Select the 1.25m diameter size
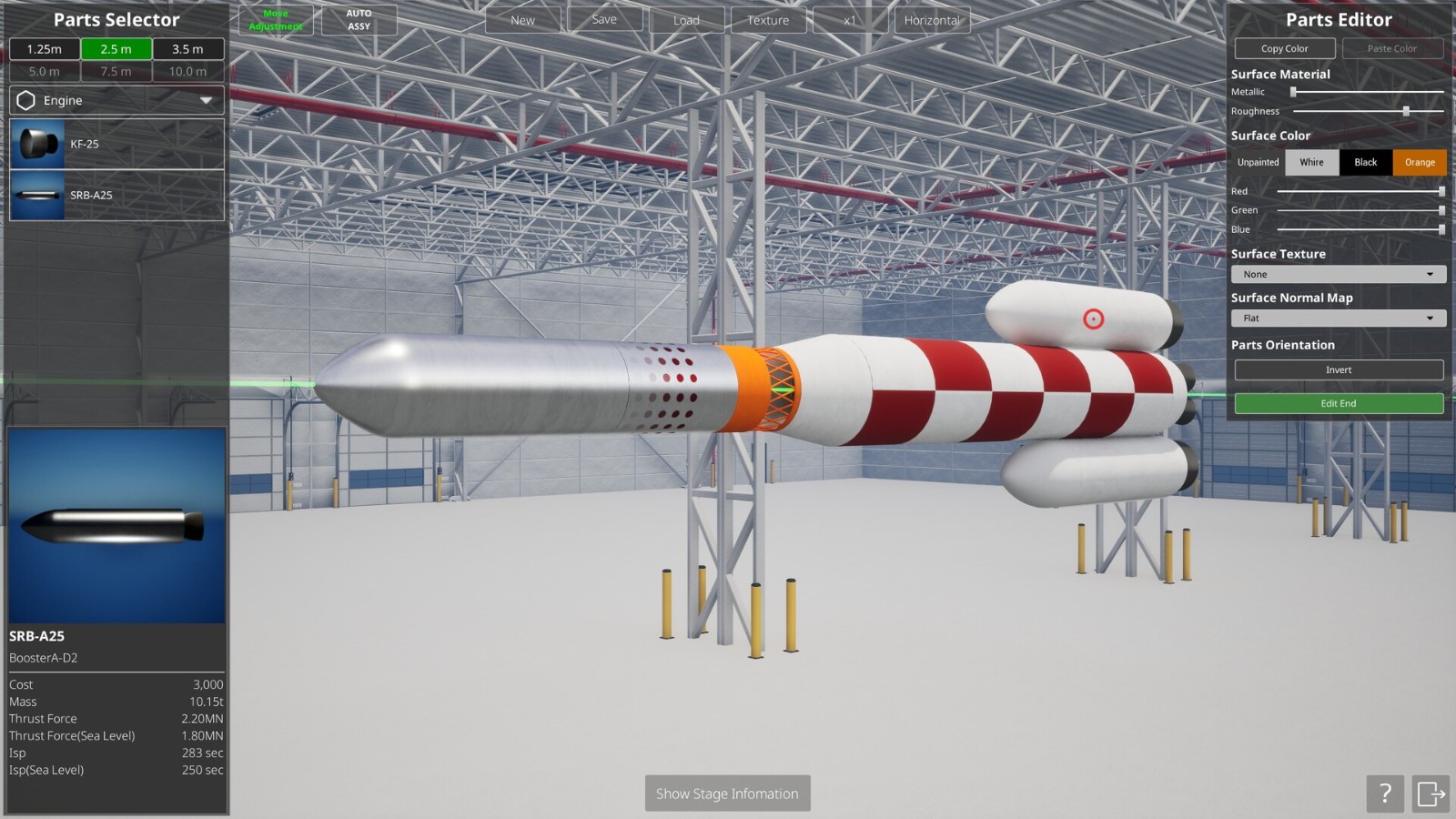This screenshot has width=1456, height=819. [x=45, y=49]
